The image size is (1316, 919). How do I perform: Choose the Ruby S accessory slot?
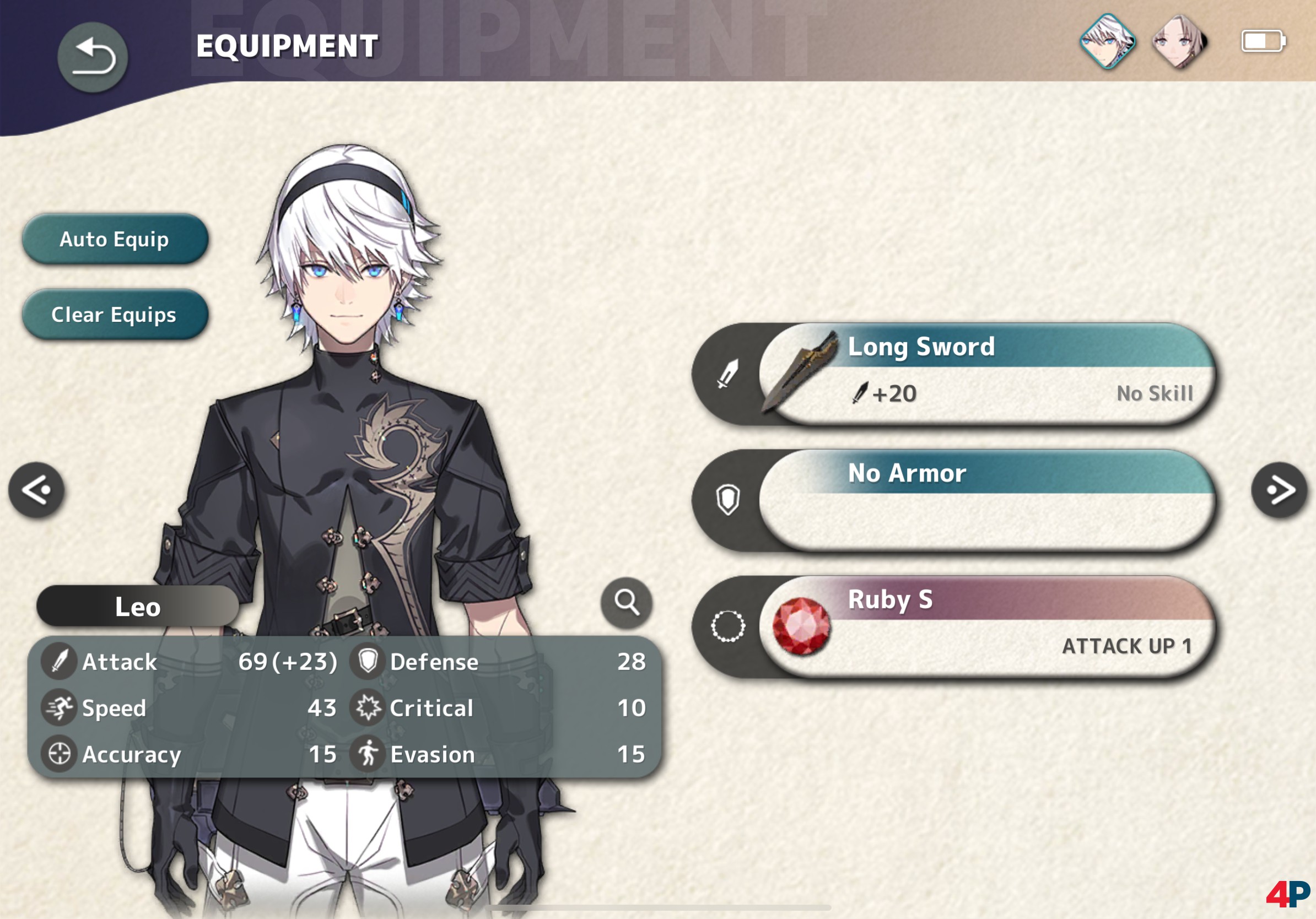[986, 626]
